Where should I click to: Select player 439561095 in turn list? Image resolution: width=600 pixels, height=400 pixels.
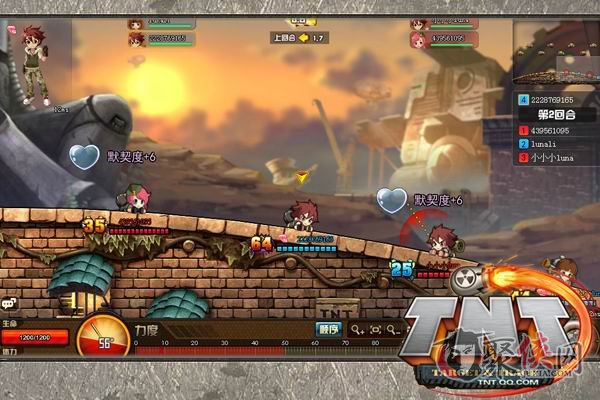[554, 130]
